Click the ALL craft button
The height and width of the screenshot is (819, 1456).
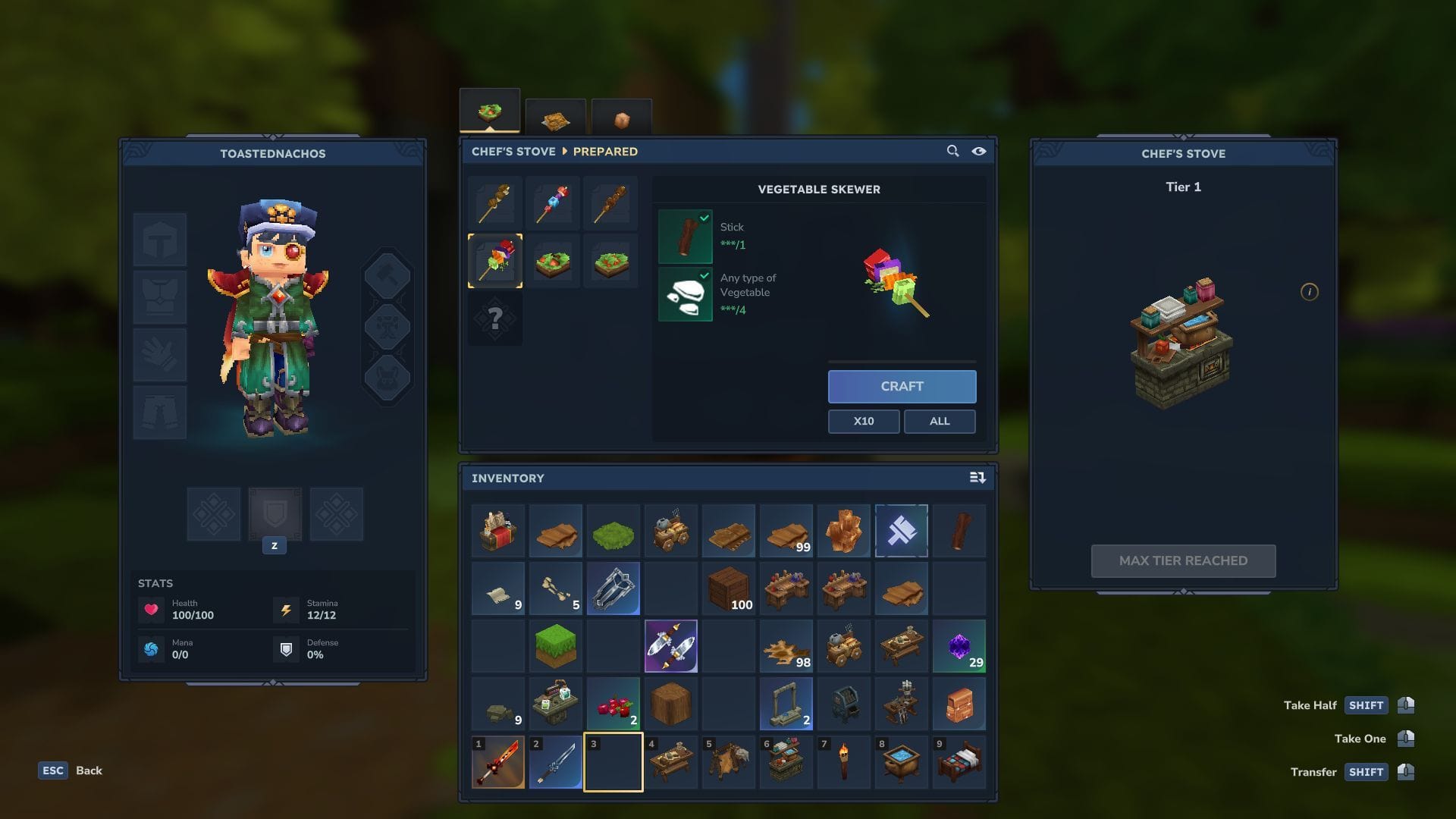(940, 421)
